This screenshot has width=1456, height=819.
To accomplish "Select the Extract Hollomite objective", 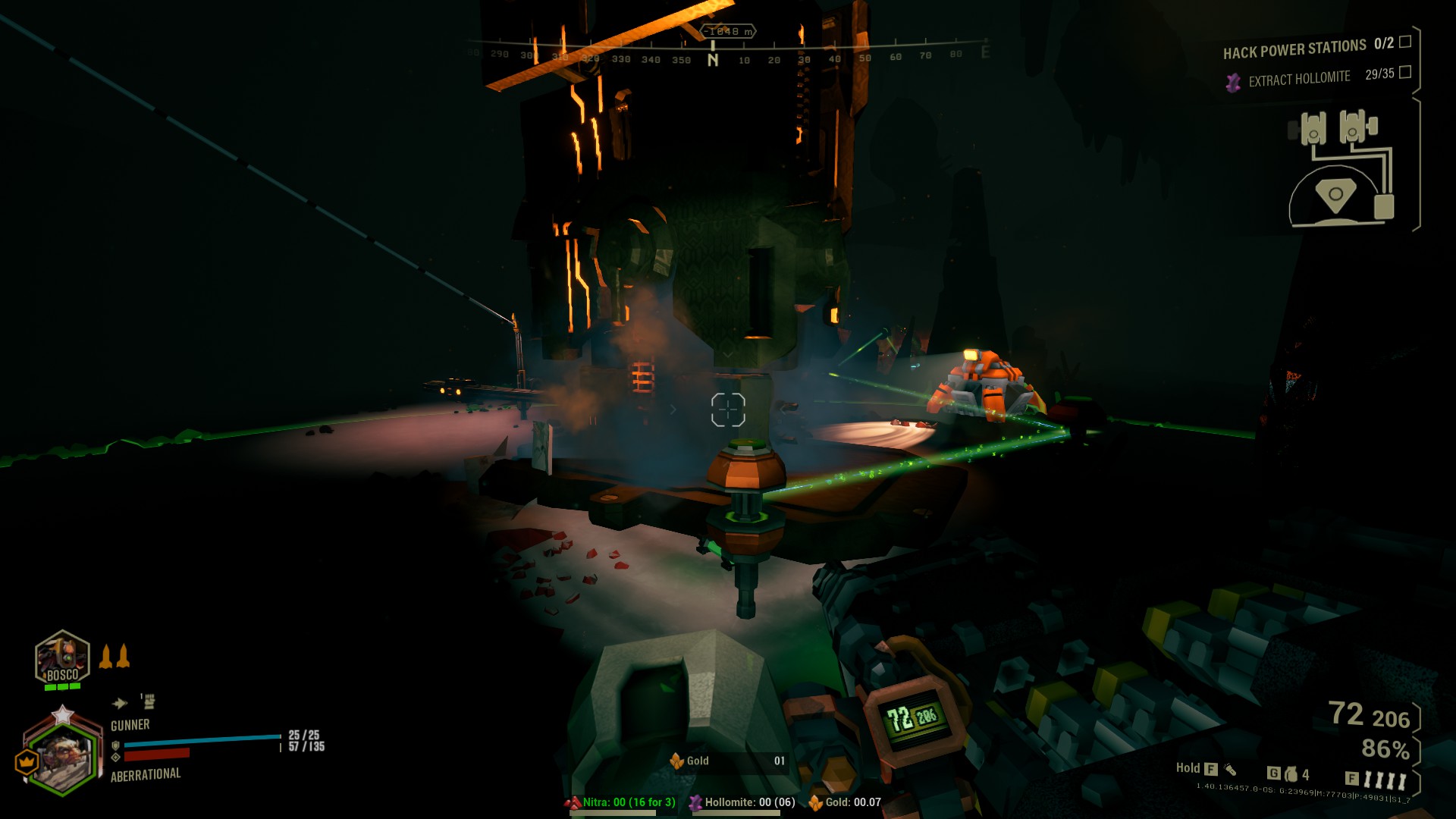I will click(x=1299, y=78).
